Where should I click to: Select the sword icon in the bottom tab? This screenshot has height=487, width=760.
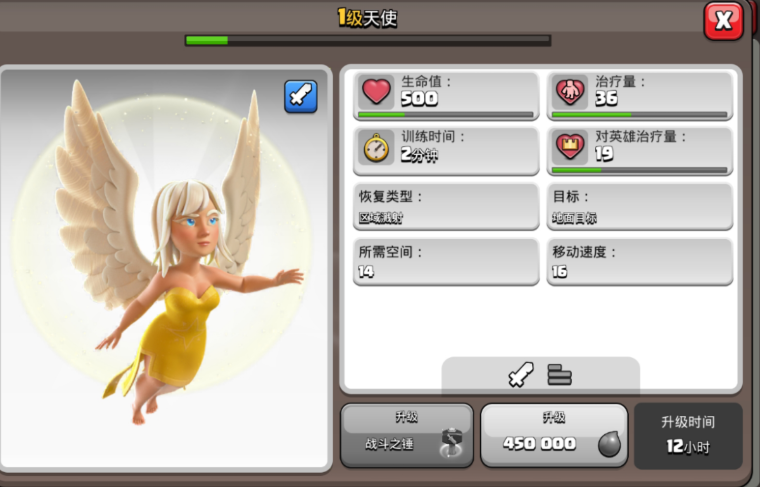point(520,375)
